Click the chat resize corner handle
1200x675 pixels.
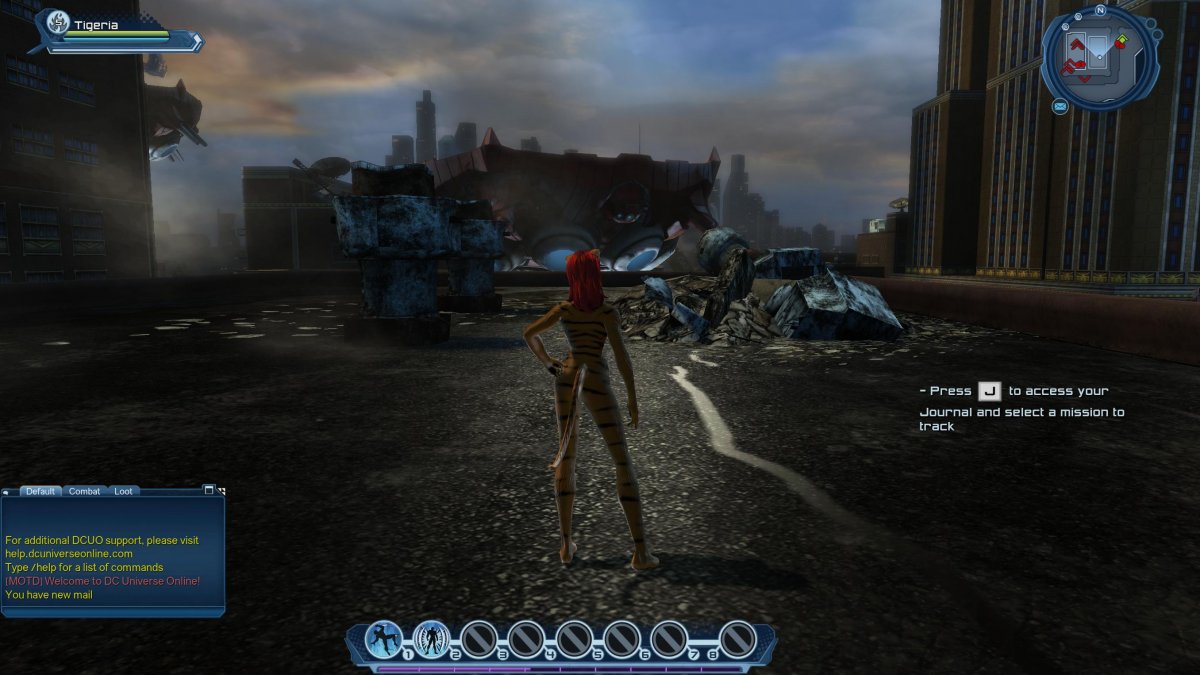click(x=221, y=491)
